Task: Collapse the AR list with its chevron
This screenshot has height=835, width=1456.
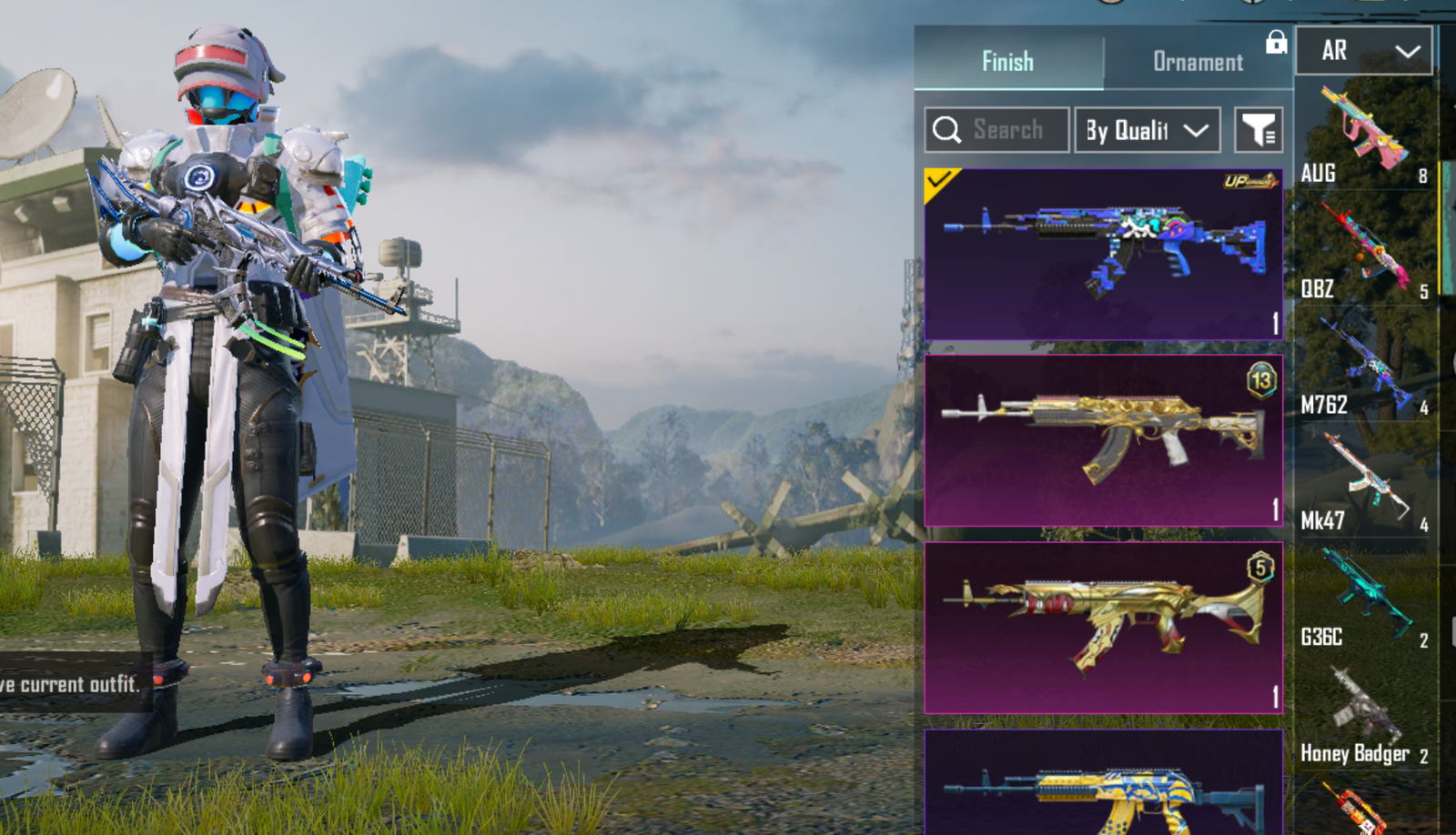Action: pos(1409,51)
